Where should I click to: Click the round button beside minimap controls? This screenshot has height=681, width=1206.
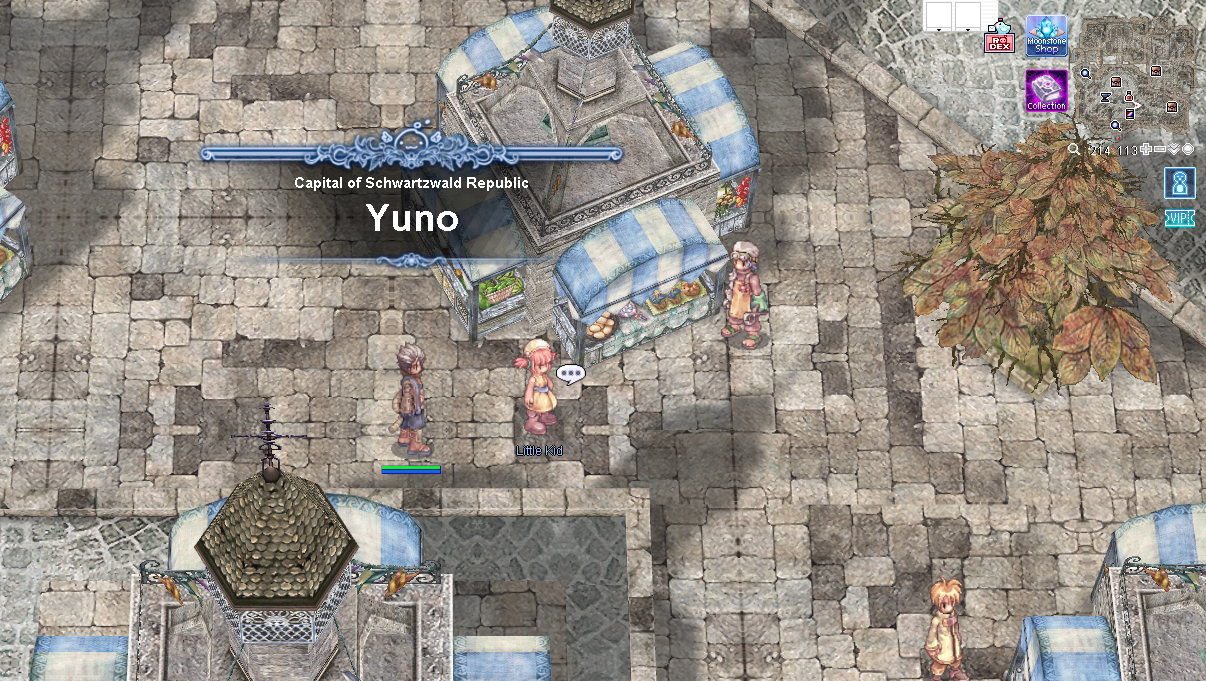(x=1188, y=149)
